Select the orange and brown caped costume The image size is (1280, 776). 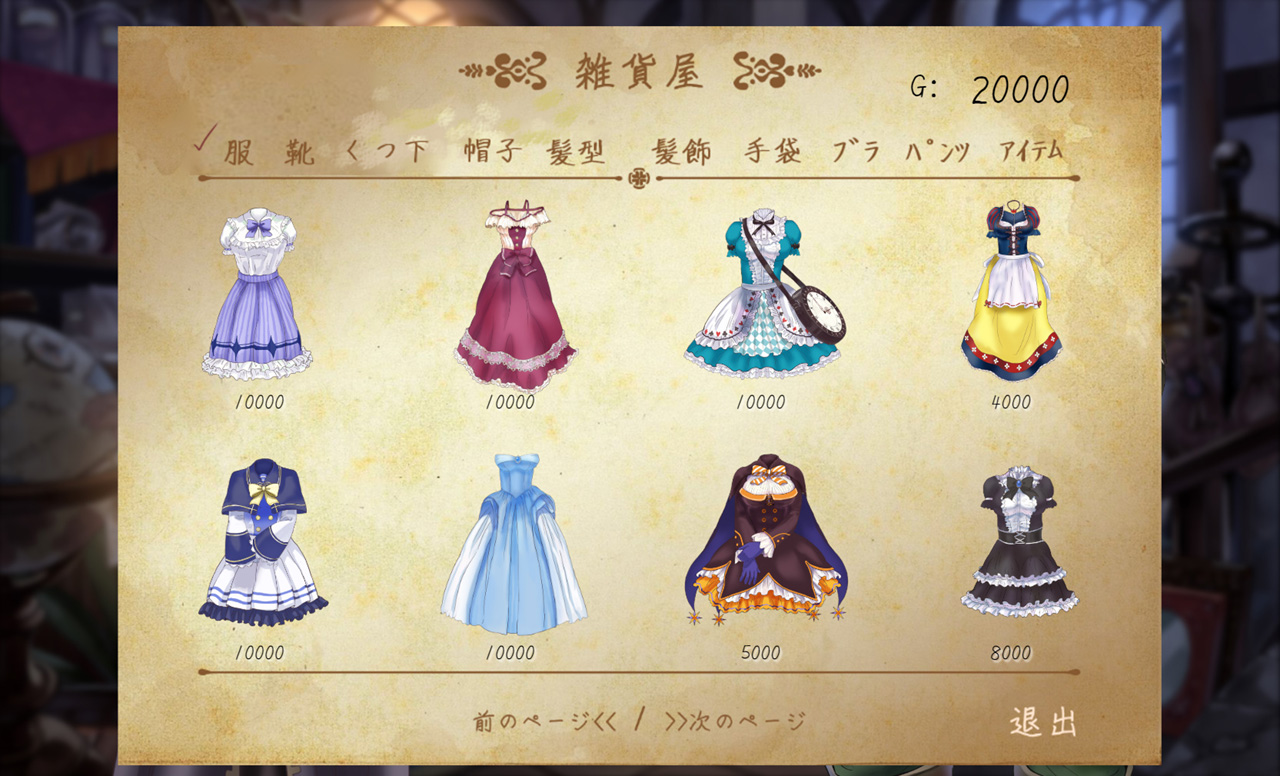pyautogui.click(x=765, y=540)
